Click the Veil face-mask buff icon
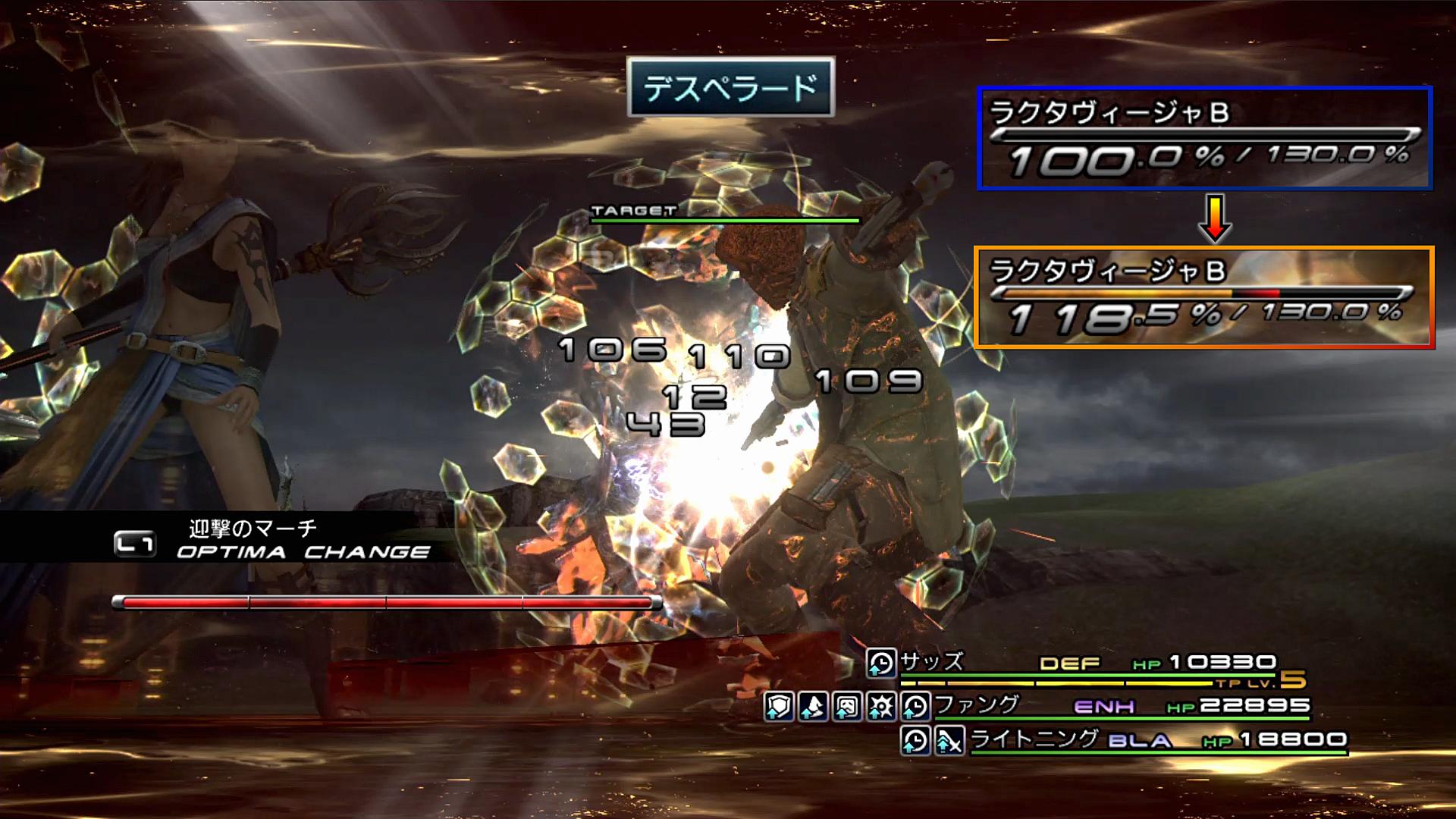 847,707
